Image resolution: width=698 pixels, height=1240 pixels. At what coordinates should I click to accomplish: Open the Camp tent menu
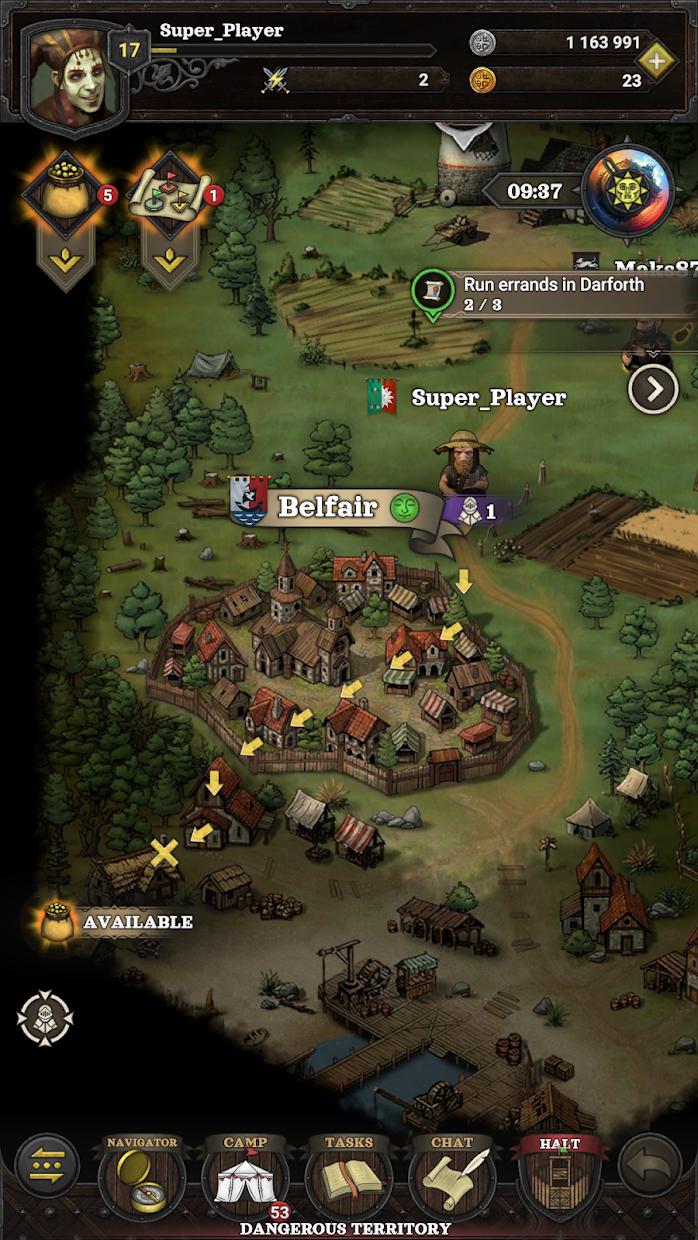tap(245, 1177)
